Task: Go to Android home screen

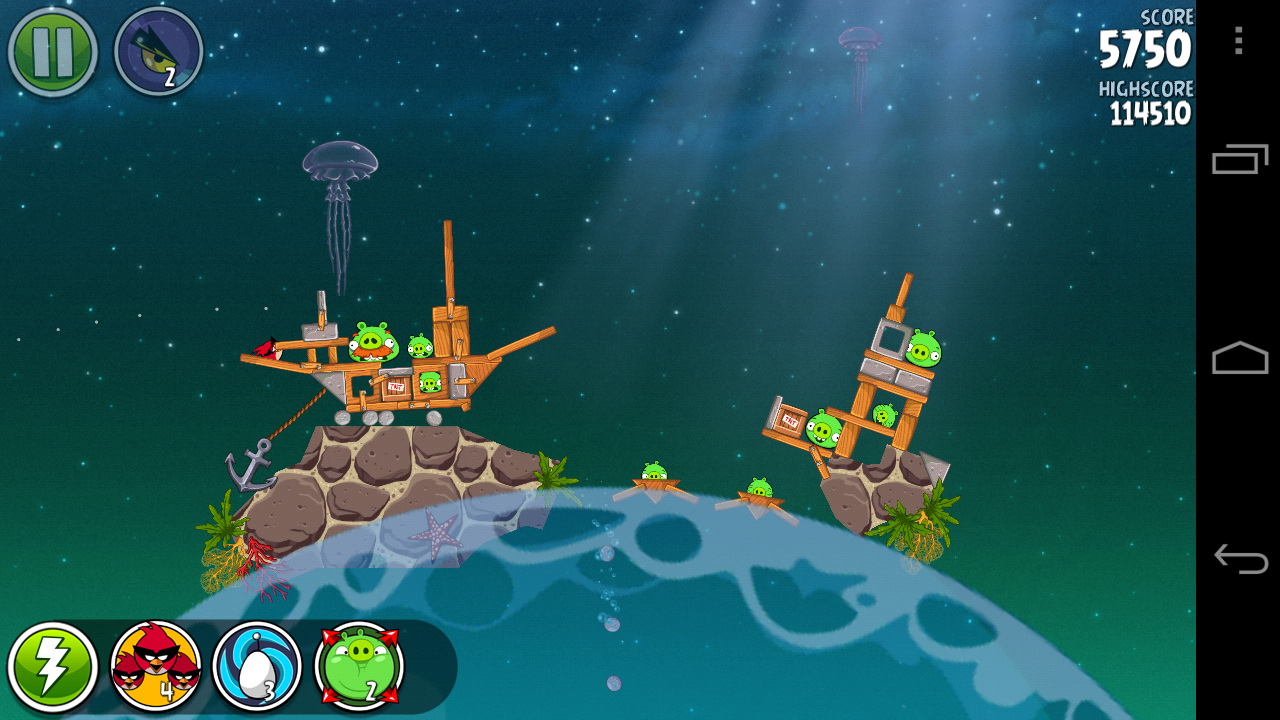Action: pos(1239,358)
